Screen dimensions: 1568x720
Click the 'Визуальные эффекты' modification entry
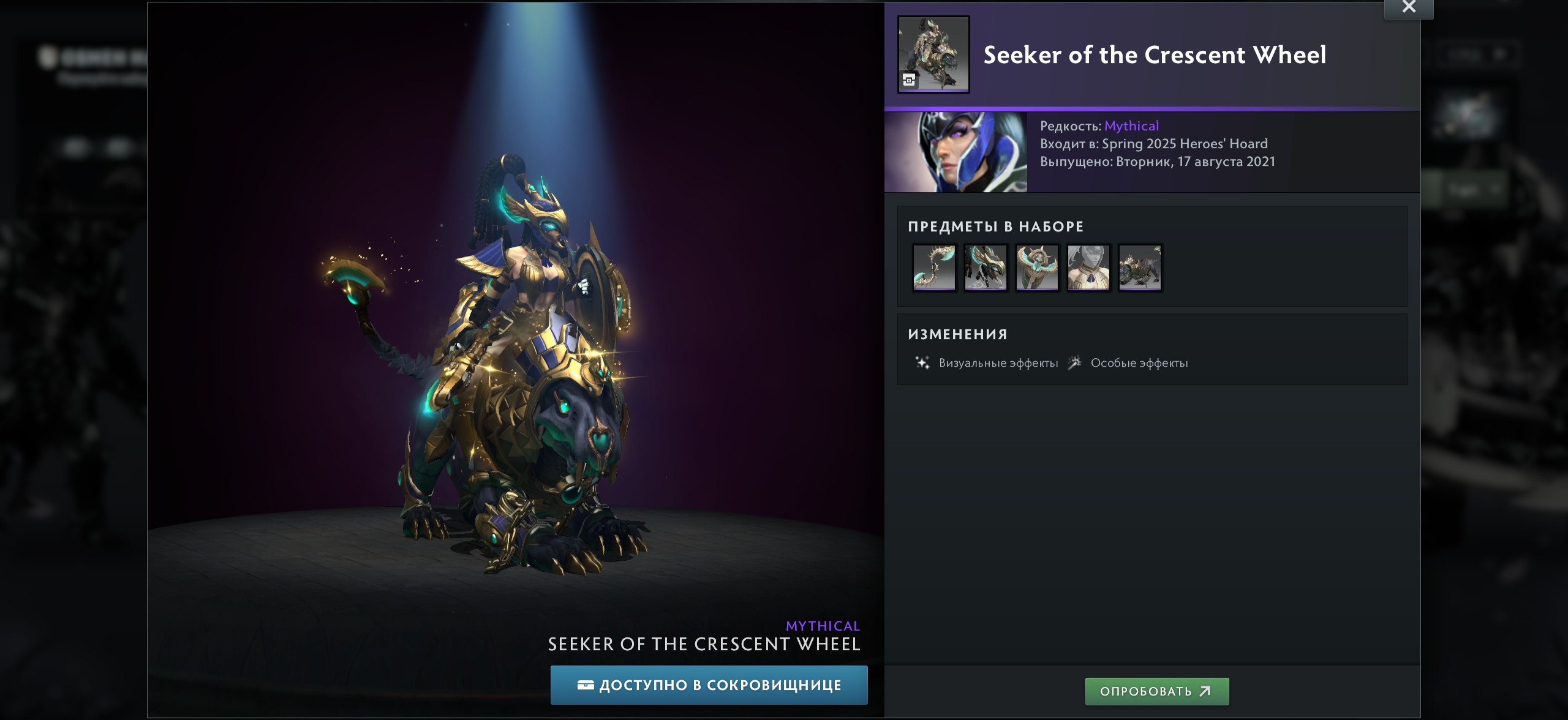998,363
